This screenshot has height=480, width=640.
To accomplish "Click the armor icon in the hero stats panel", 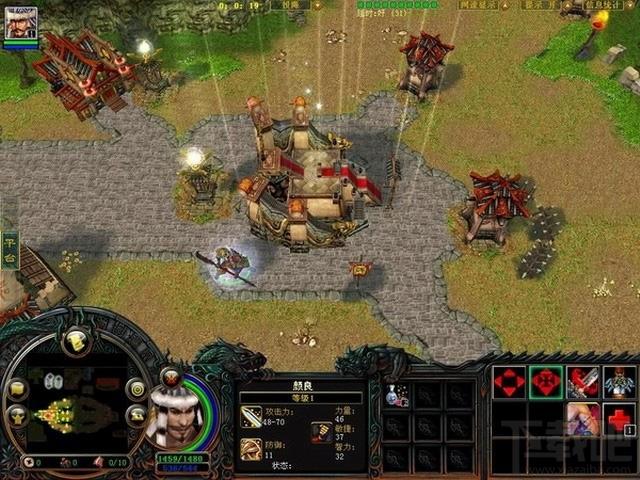I will coord(251,449).
